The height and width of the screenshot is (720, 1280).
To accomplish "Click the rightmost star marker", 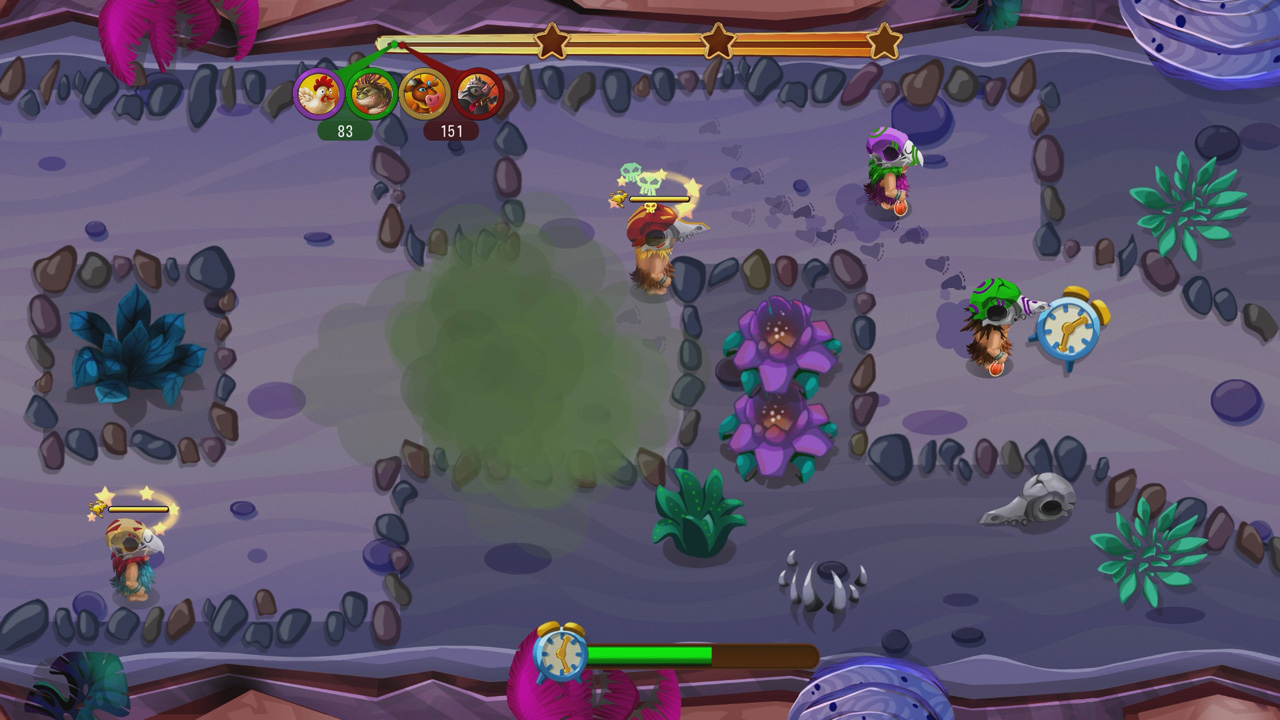I will point(881,44).
